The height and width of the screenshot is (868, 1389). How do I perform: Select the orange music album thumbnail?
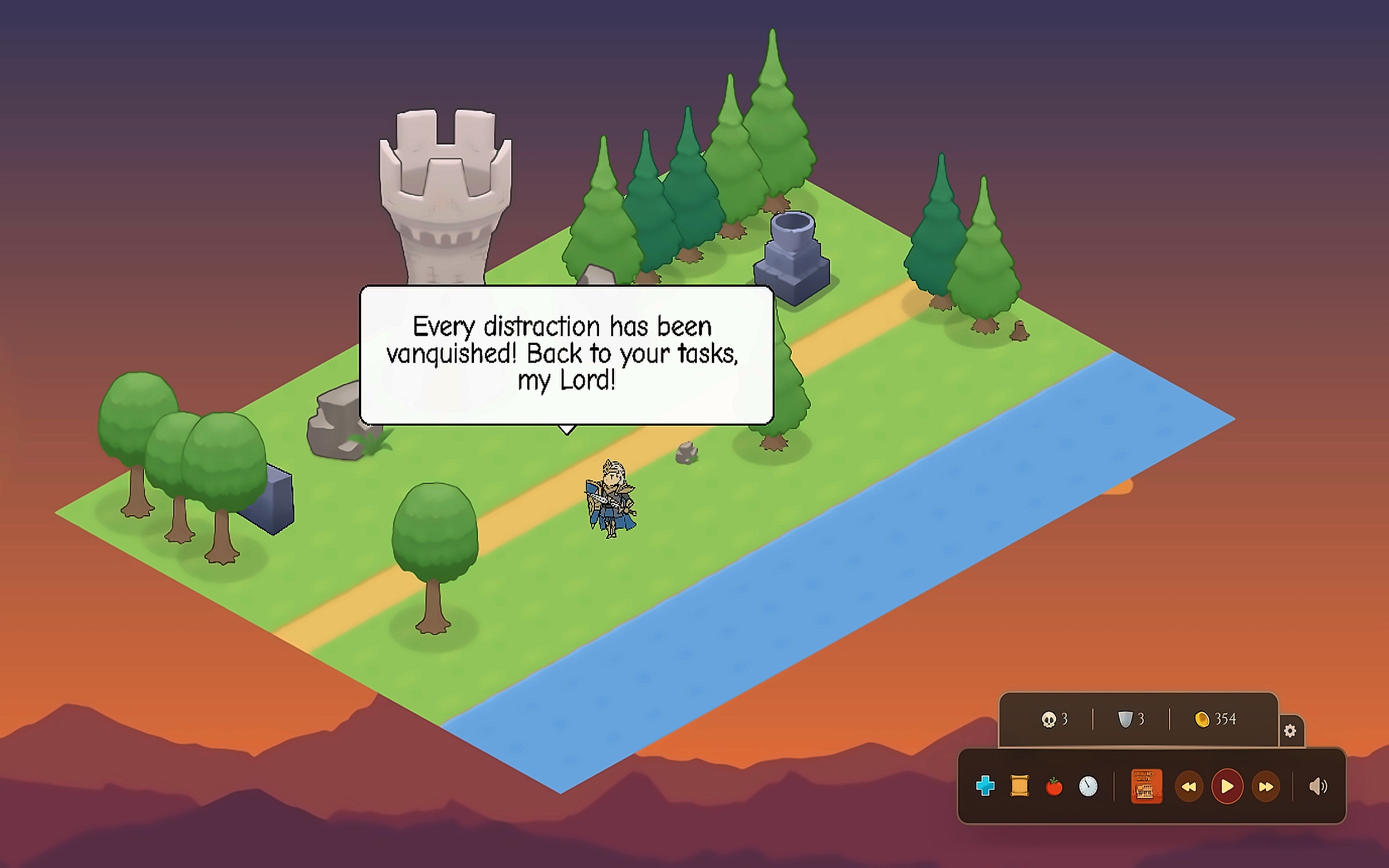click(x=1146, y=786)
